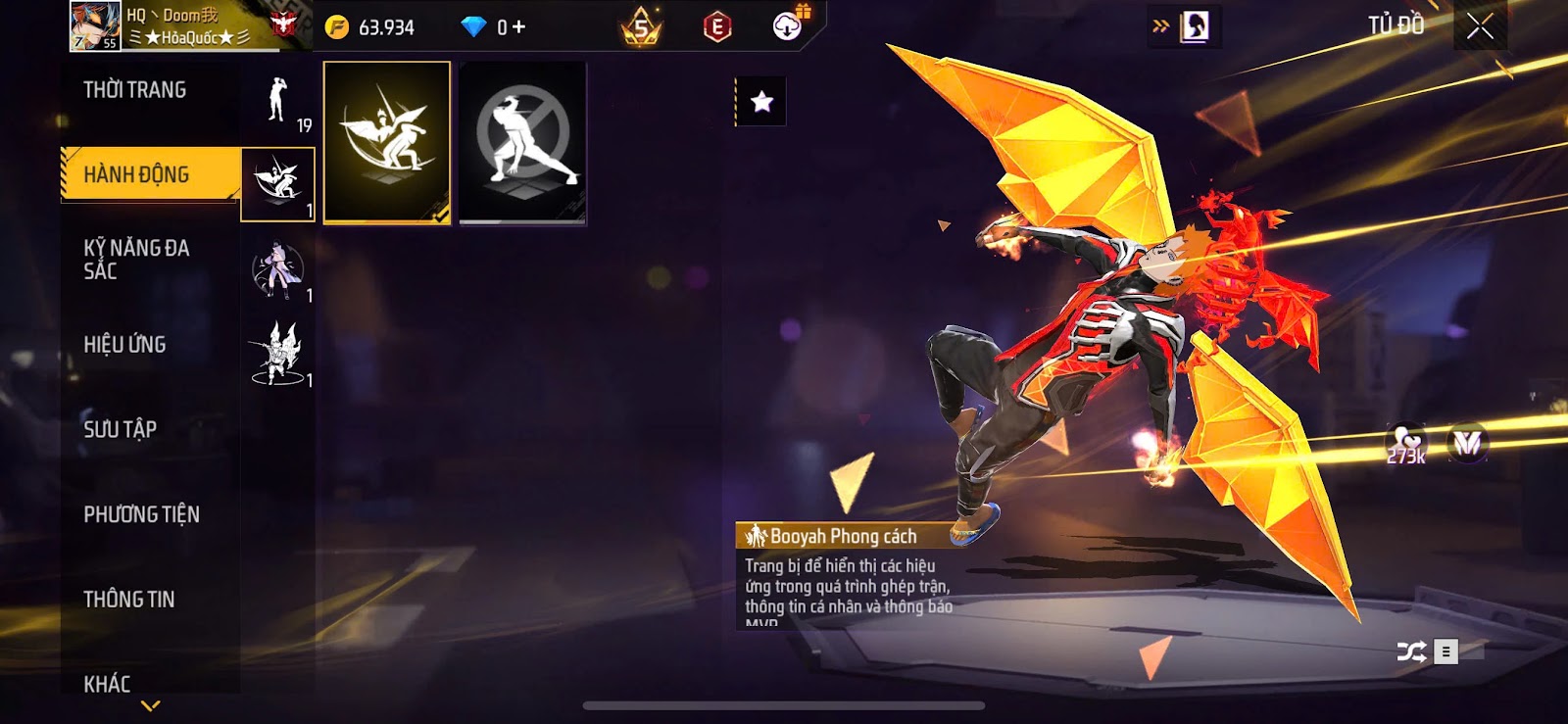Open the Hiệu Ứng category
Image resolution: width=1568 pixels, height=724 pixels.
point(125,345)
